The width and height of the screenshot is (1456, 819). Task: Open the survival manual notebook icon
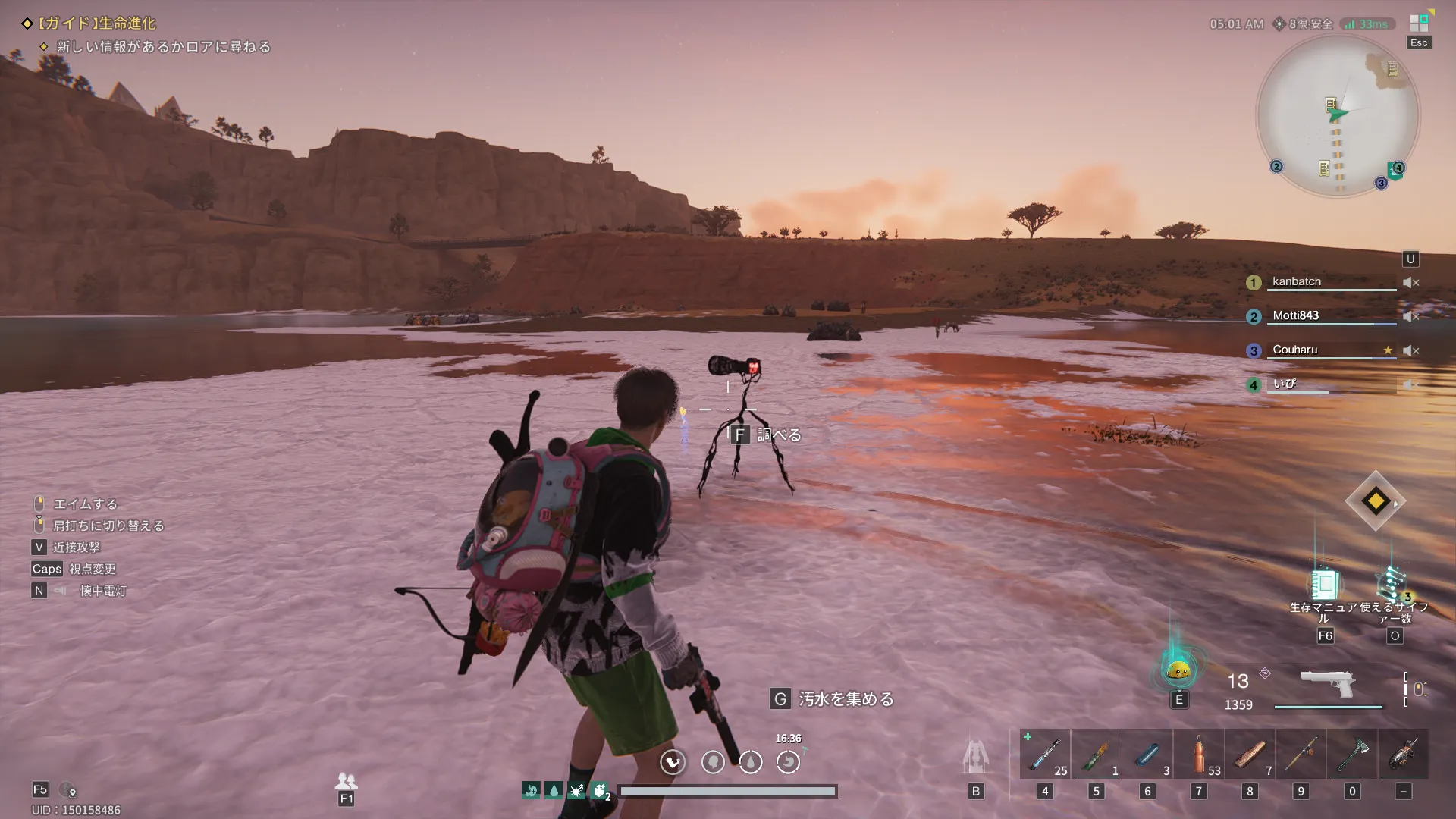tap(1324, 585)
